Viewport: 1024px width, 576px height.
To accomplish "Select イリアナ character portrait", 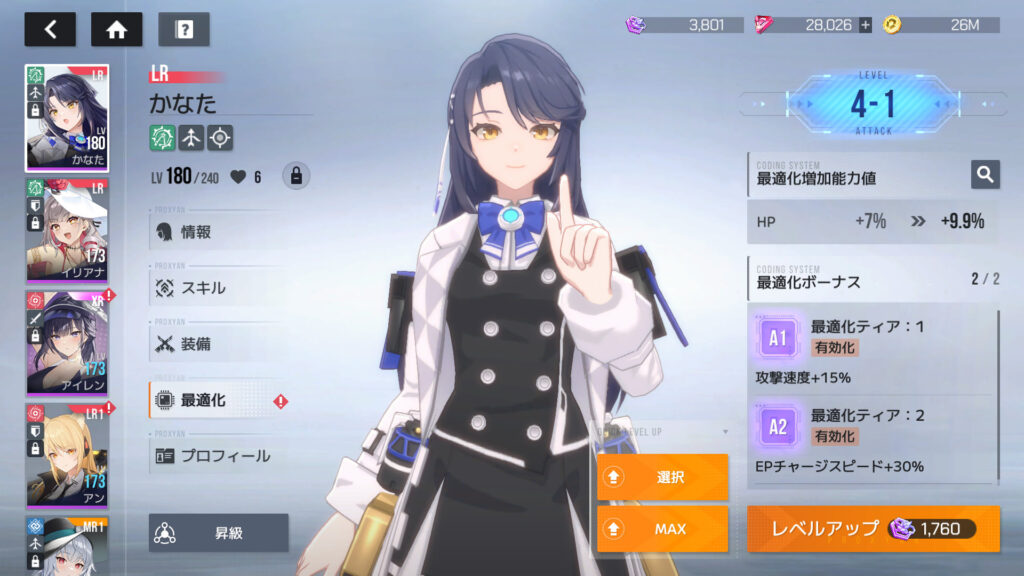I will click(67, 230).
